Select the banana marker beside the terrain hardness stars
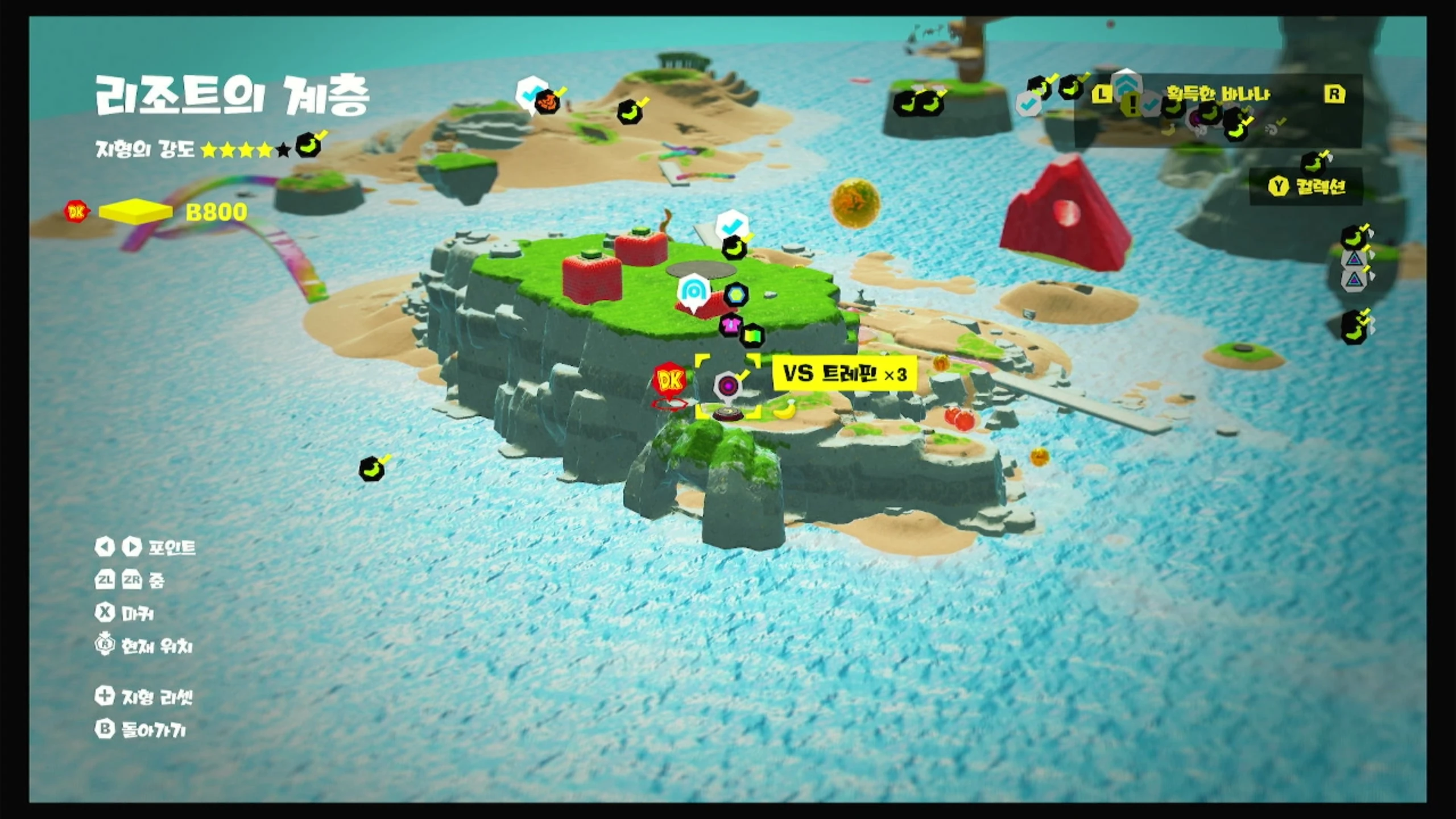1456x819 pixels. click(x=308, y=146)
